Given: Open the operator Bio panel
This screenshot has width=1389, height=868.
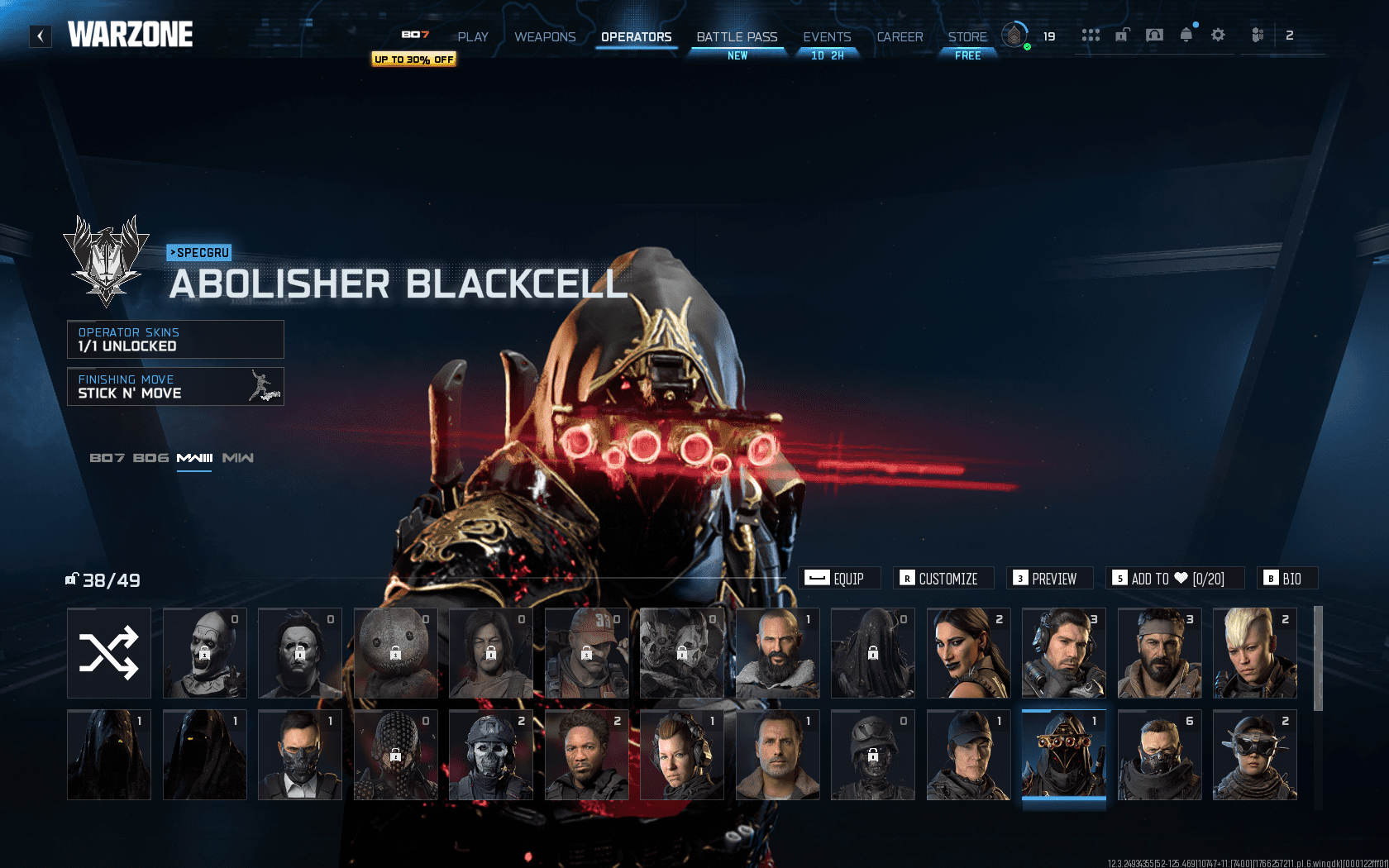Looking at the screenshot, I should coord(1286,578).
